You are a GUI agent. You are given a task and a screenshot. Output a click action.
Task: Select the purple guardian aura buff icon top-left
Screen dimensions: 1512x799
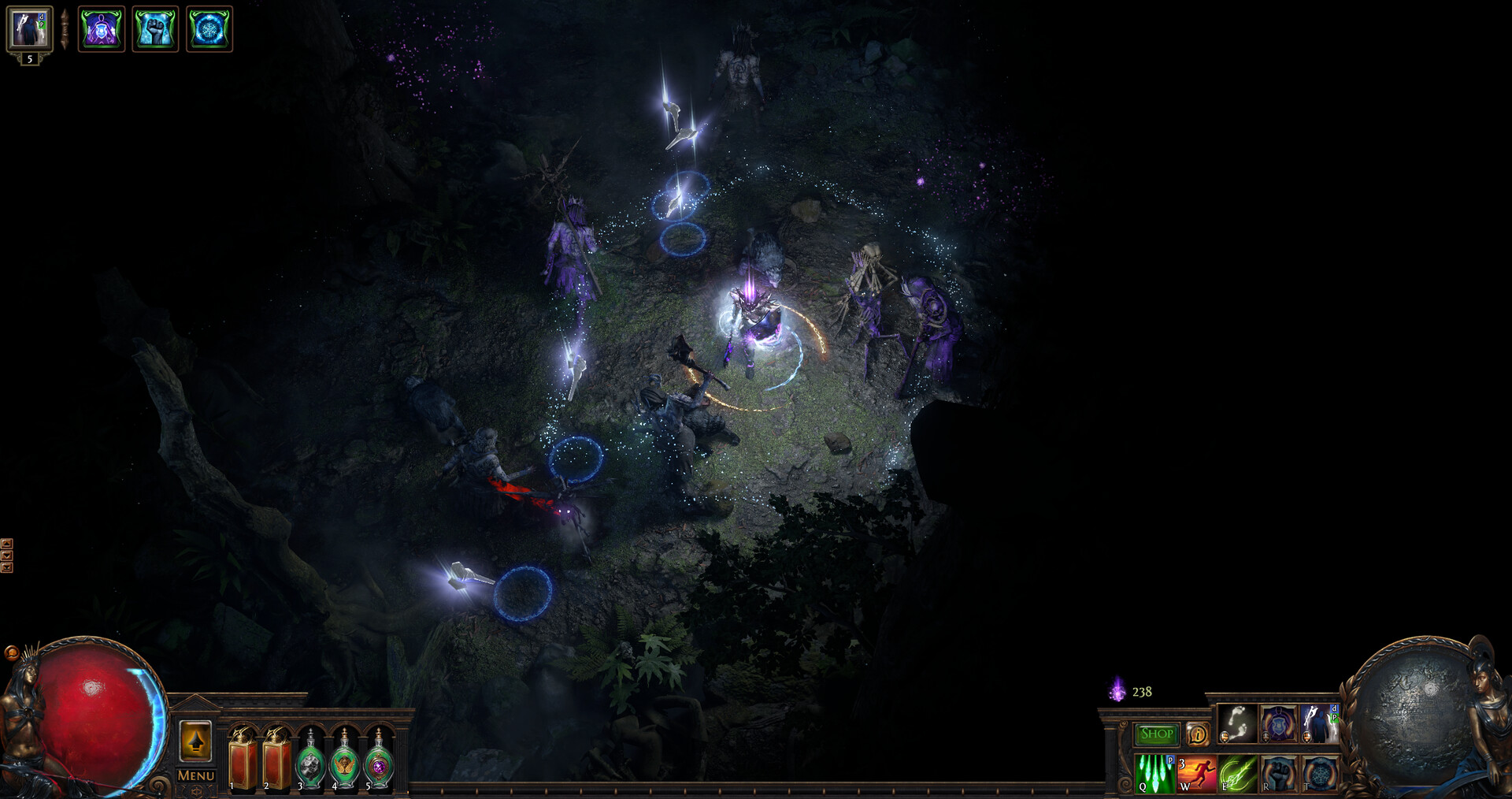(x=102, y=30)
